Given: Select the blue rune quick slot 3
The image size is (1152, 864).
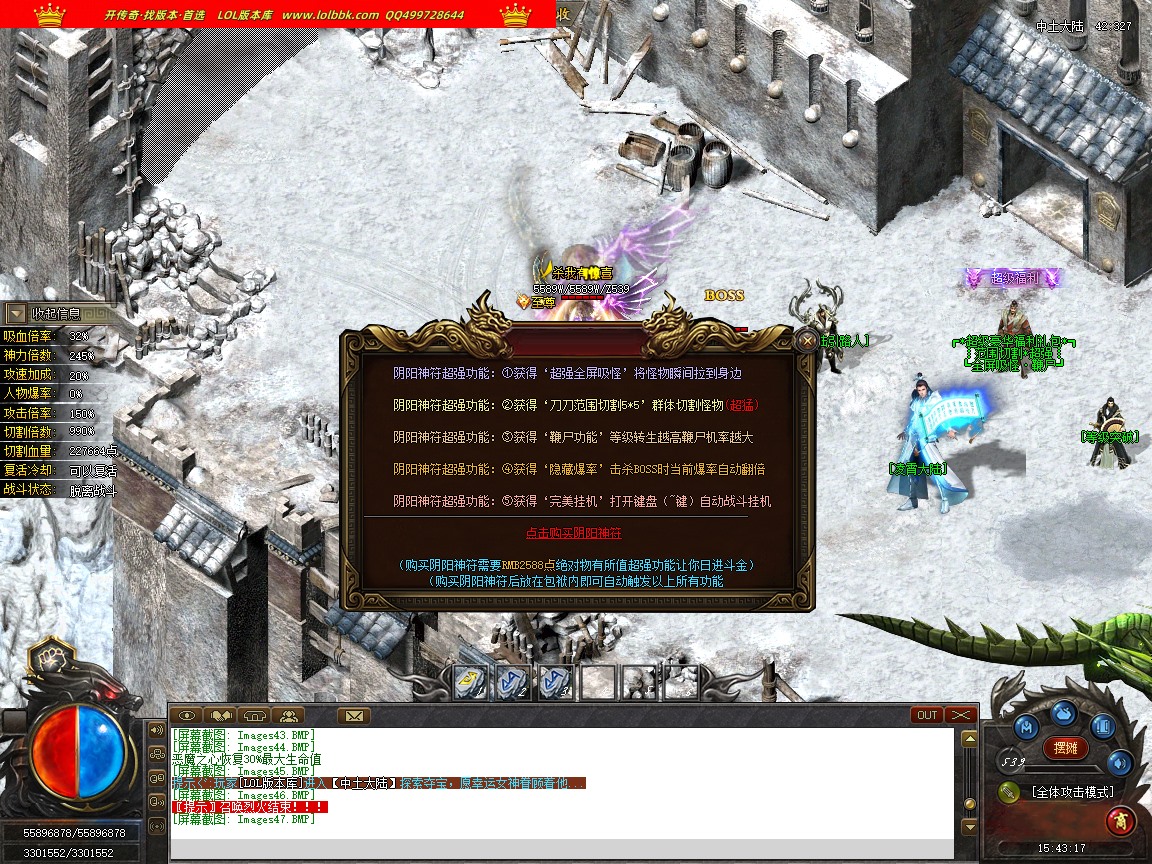Looking at the screenshot, I should pyautogui.click(x=556, y=682).
